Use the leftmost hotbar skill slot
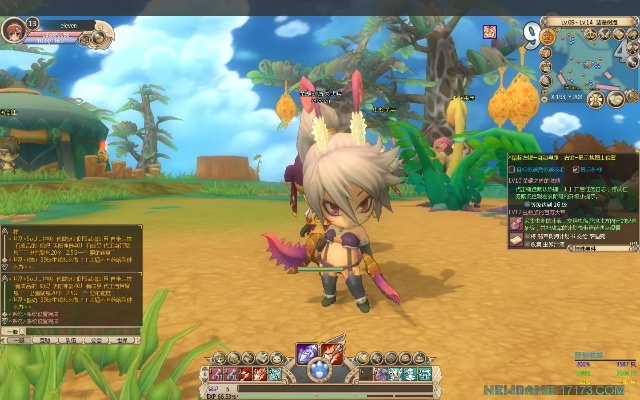 (x=217, y=374)
